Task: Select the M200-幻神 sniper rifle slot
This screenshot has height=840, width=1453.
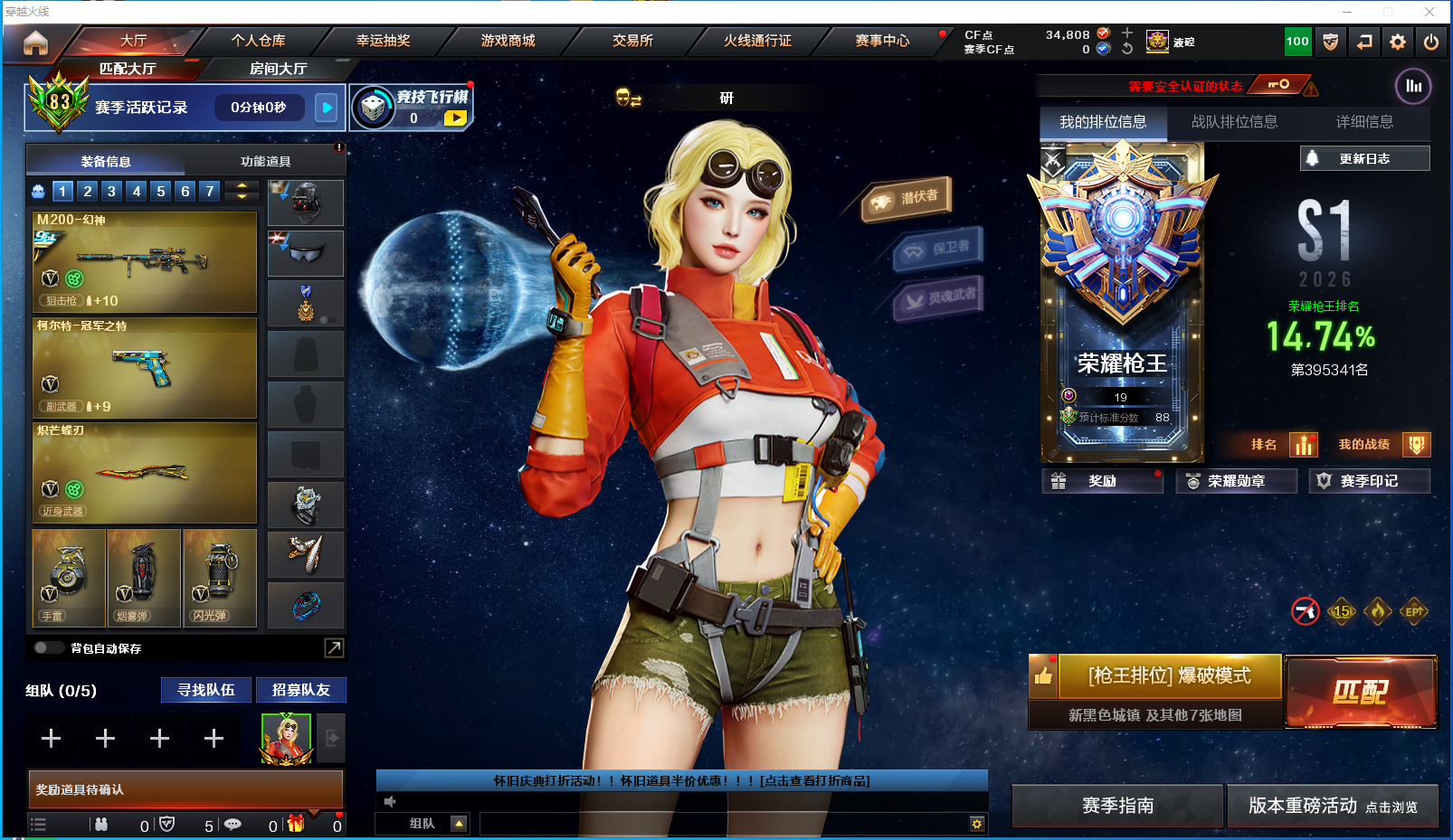Action: 145,261
